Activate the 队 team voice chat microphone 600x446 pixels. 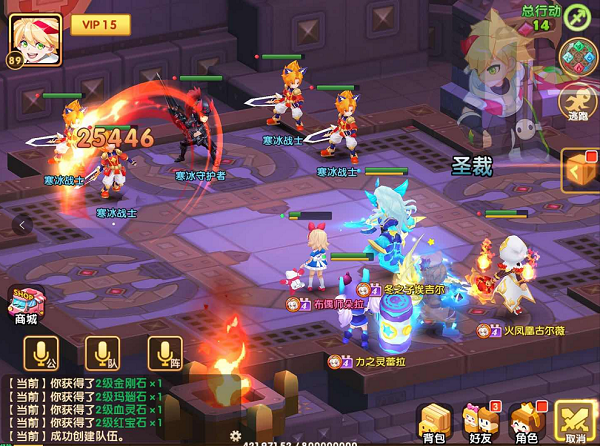pyautogui.click(x=102, y=354)
